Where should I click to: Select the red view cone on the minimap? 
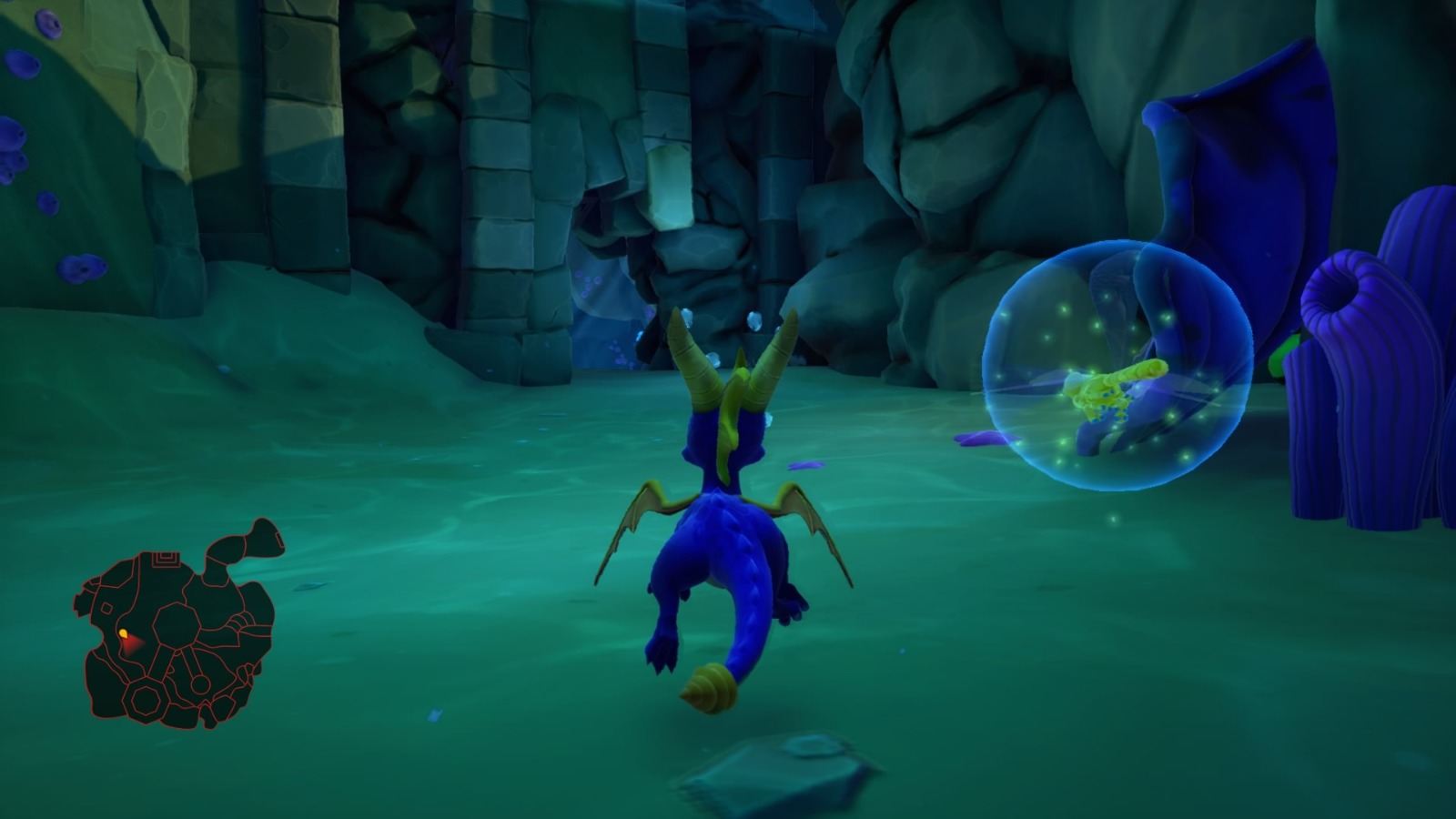tap(134, 643)
